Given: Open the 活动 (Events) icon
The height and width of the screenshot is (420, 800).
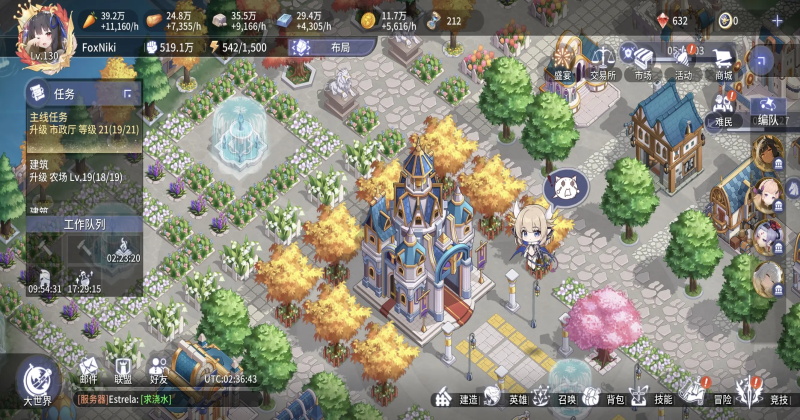Looking at the screenshot, I should tap(683, 62).
